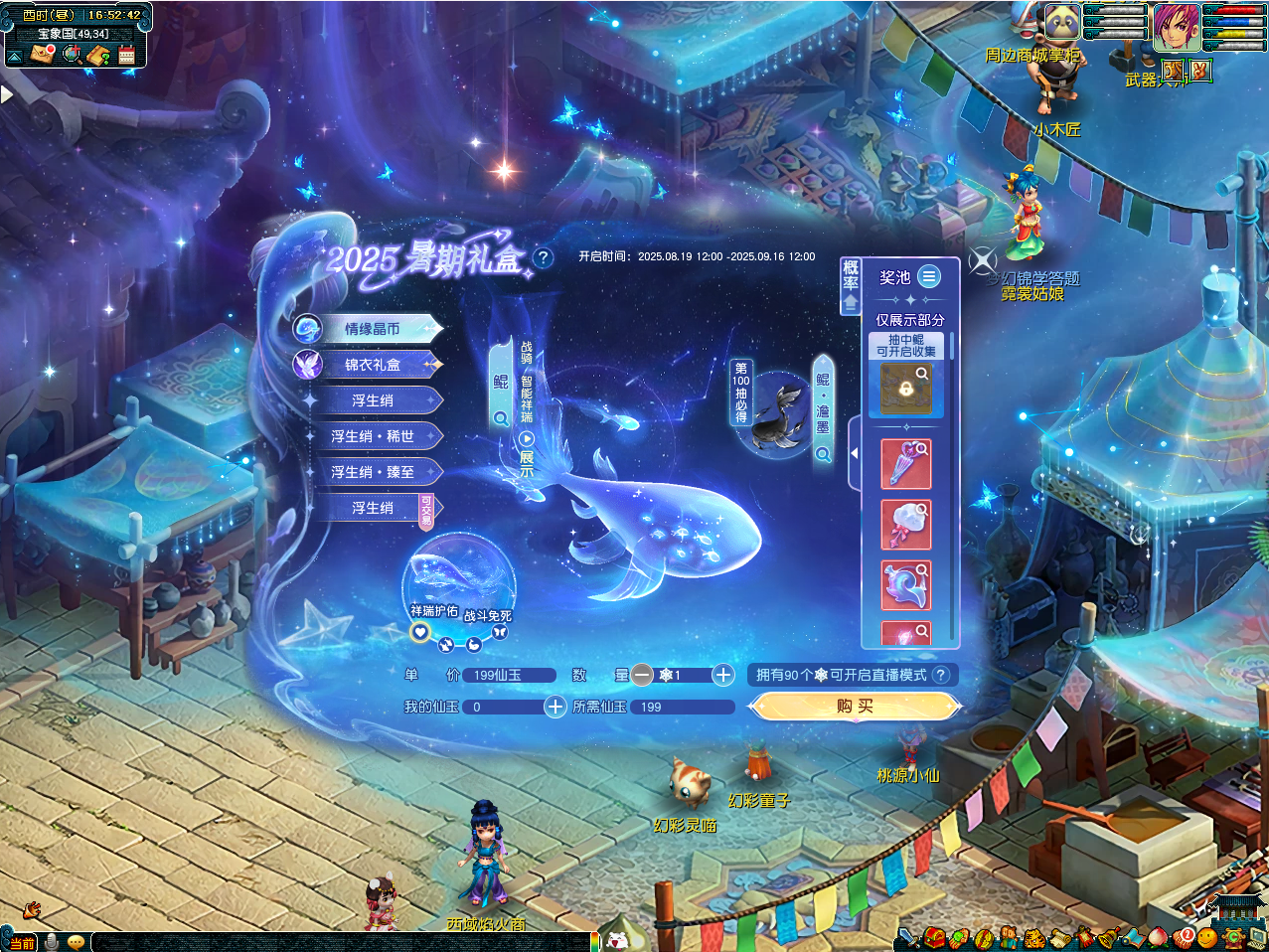Click the 购买 purchase button
Screen dimensions: 1269x952
click(x=855, y=706)
